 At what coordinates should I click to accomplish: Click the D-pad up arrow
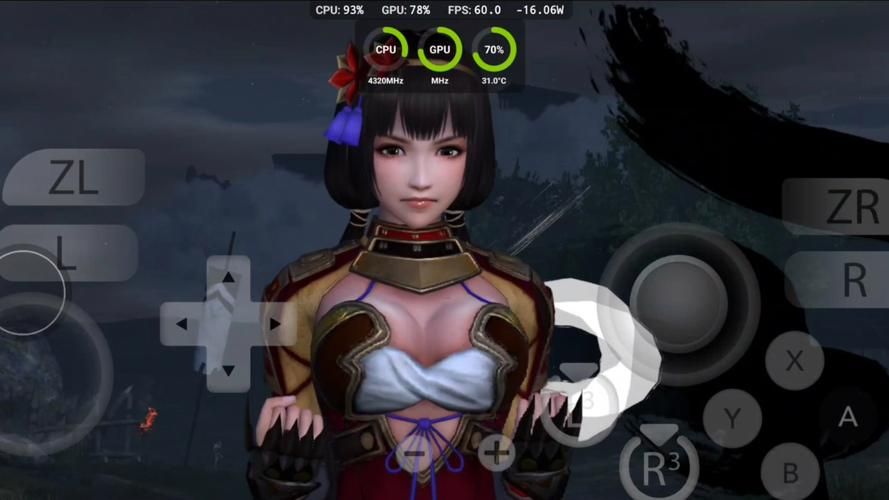(228, 277)
